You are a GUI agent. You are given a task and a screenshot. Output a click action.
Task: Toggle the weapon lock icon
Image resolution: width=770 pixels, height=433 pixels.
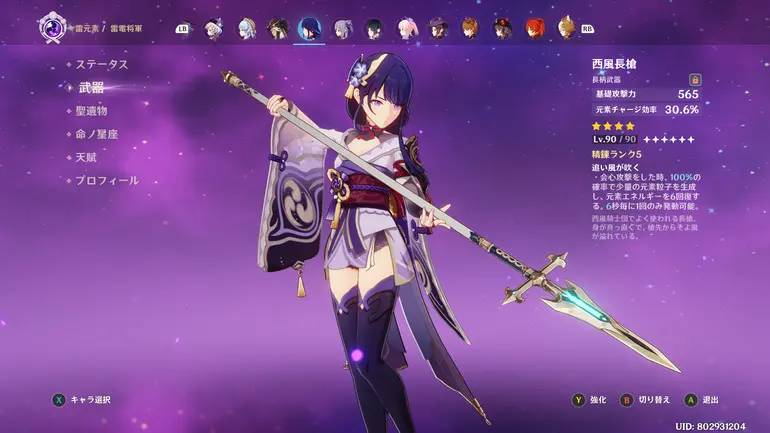coord(694,79)
